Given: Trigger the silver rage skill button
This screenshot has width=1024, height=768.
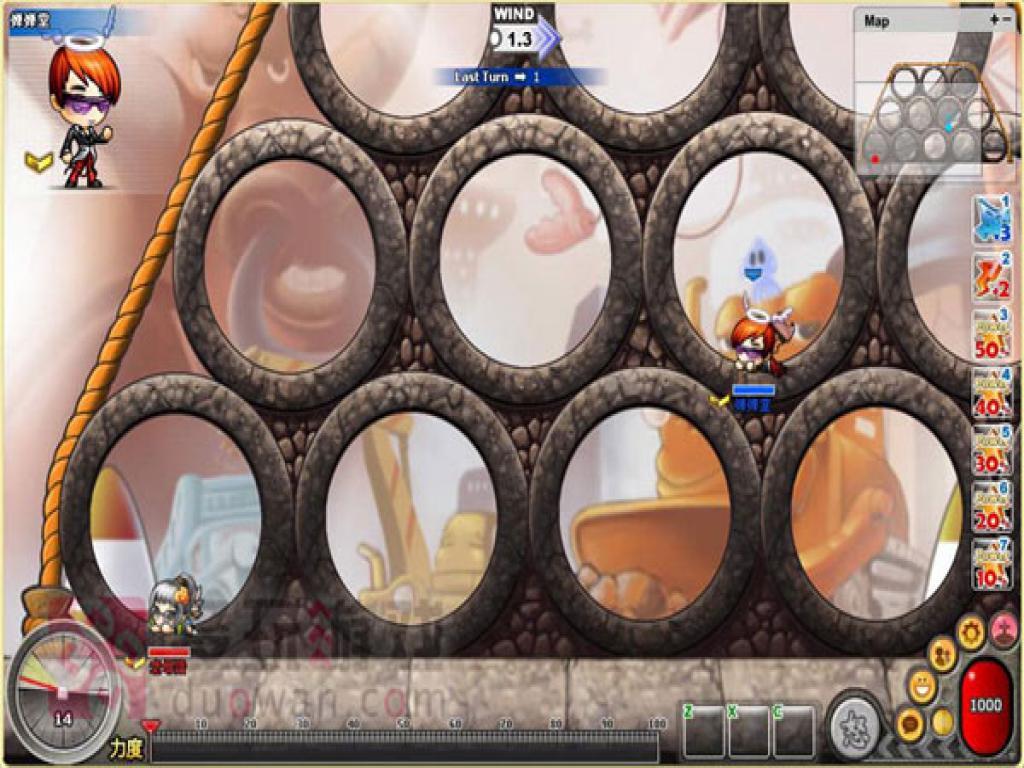Looking at the screenshot, I should point(857,724).
